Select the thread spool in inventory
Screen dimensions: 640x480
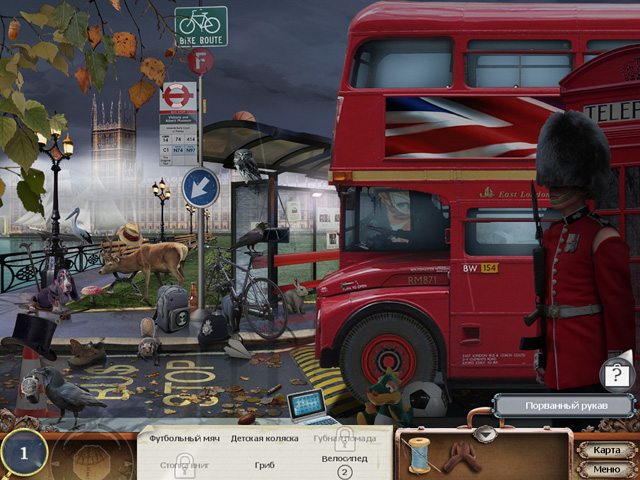[x=420, y=455]
